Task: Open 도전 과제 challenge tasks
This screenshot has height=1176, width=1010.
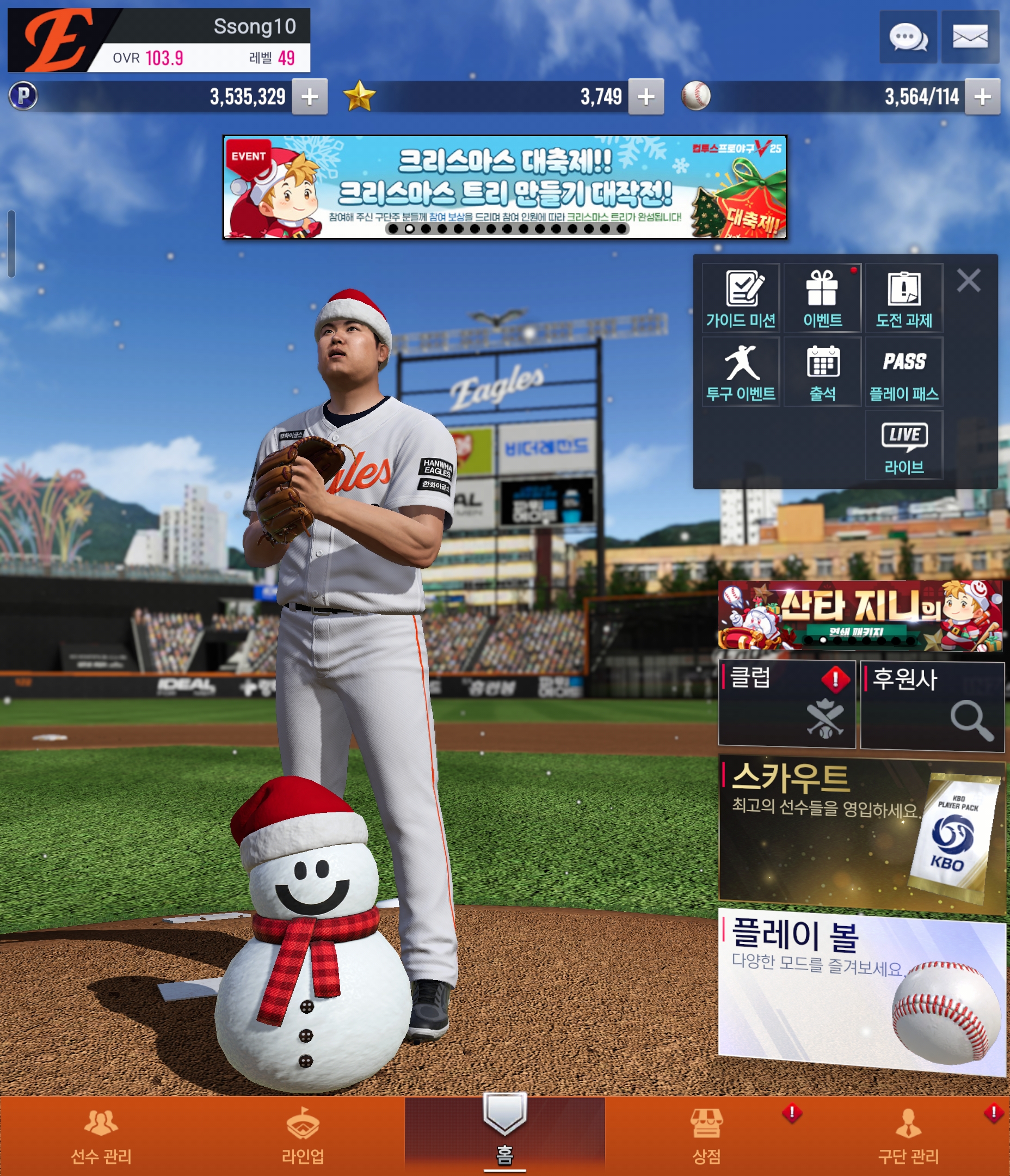Action: 904,298
